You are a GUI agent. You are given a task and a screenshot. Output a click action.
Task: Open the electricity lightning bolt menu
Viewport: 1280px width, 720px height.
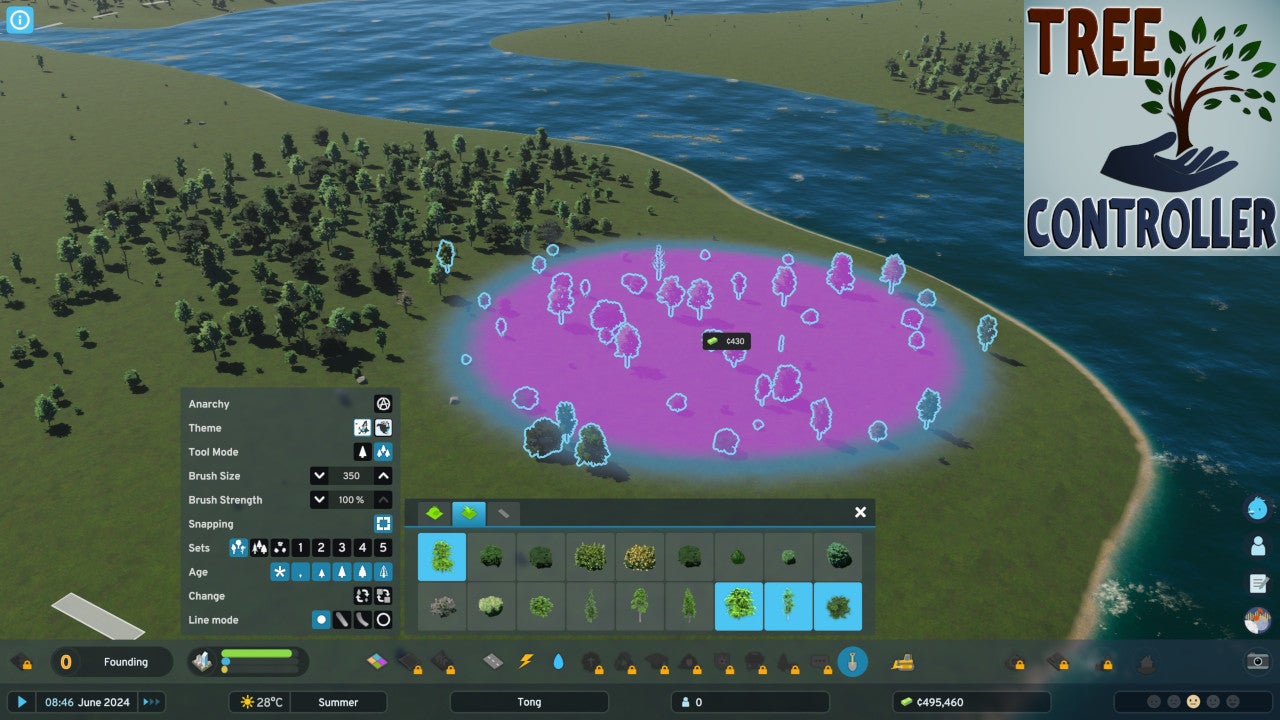(526, 661)
